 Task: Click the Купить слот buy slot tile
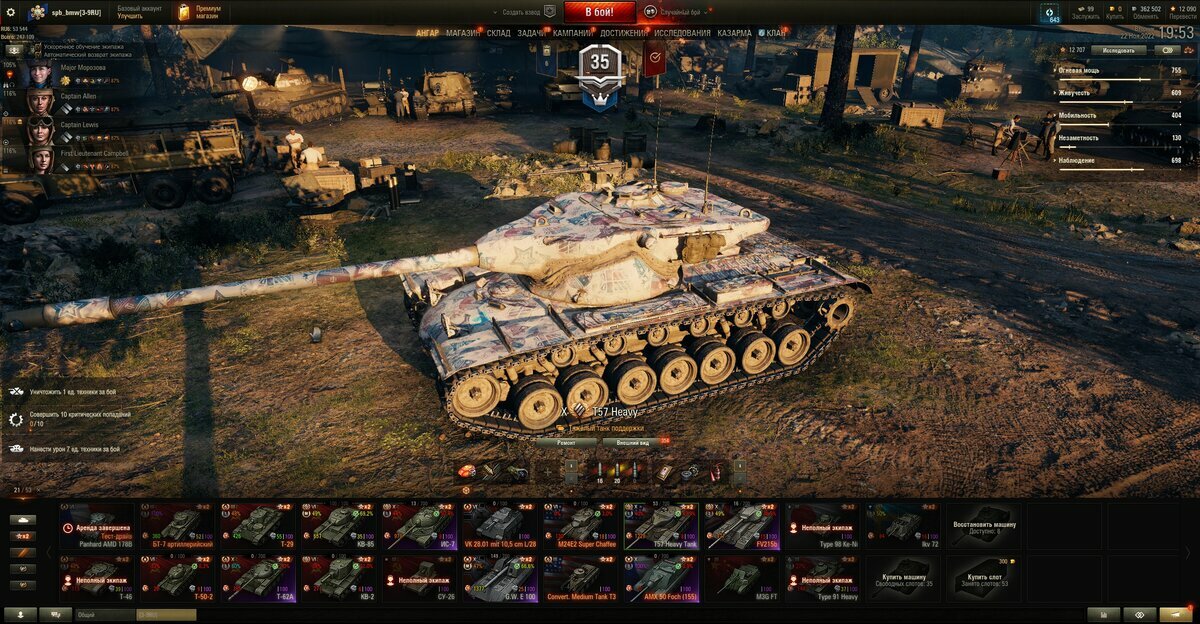[x=984, y=578]
